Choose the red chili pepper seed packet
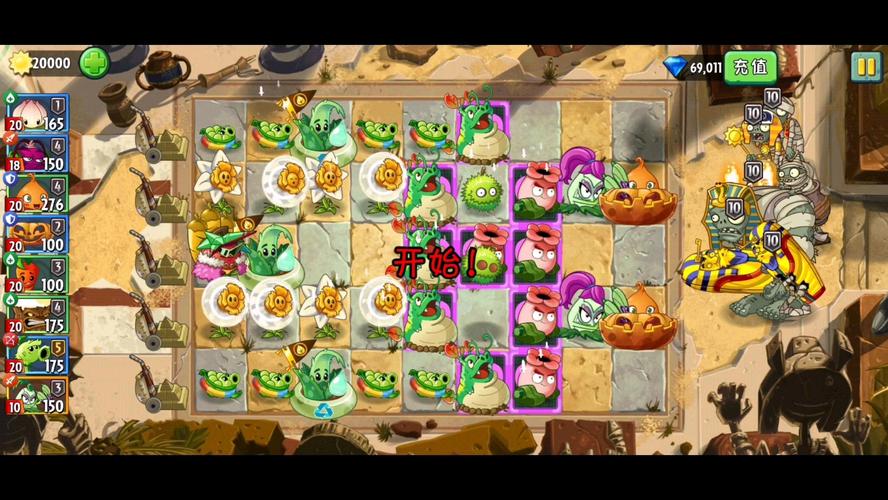This screenshot has height=500, width=888. click(36, 273)
